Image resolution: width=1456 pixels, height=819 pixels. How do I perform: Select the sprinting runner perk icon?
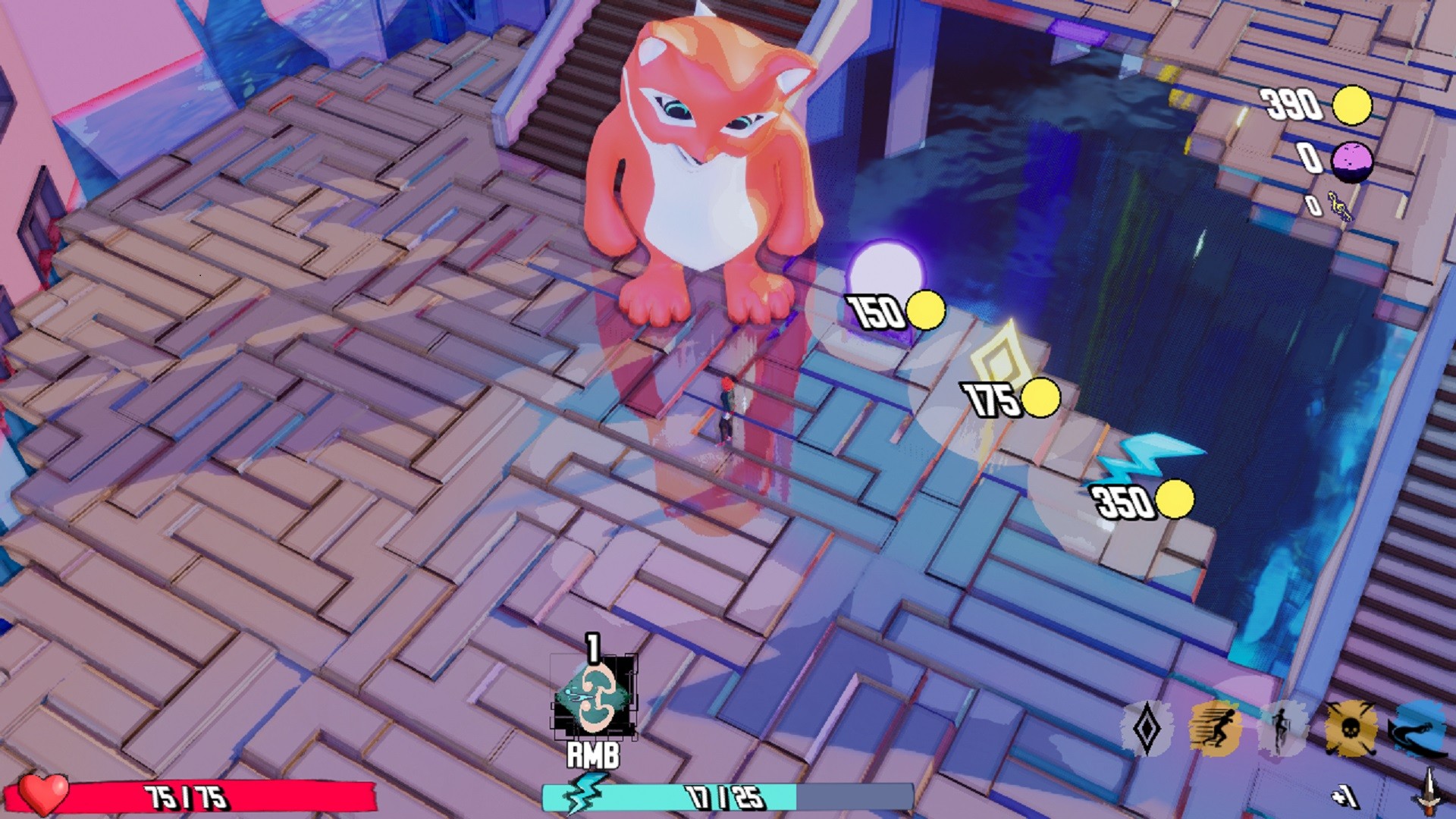click(1215, 729)
